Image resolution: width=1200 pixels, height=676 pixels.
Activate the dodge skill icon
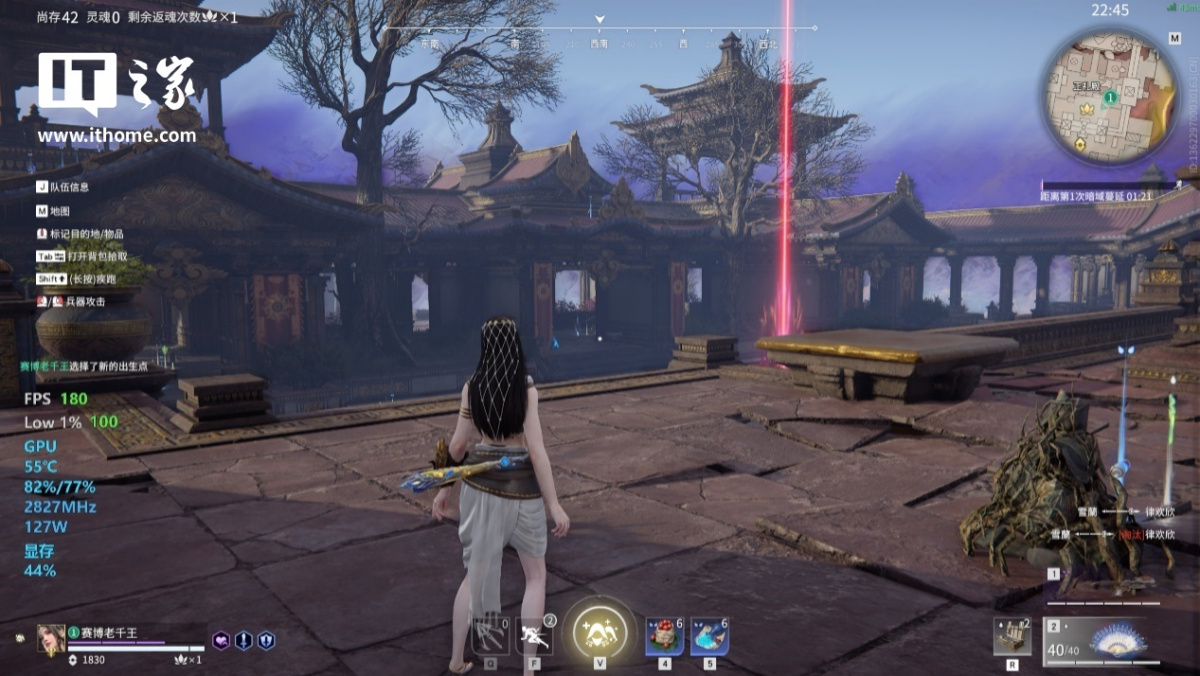(x=535, y=634)
